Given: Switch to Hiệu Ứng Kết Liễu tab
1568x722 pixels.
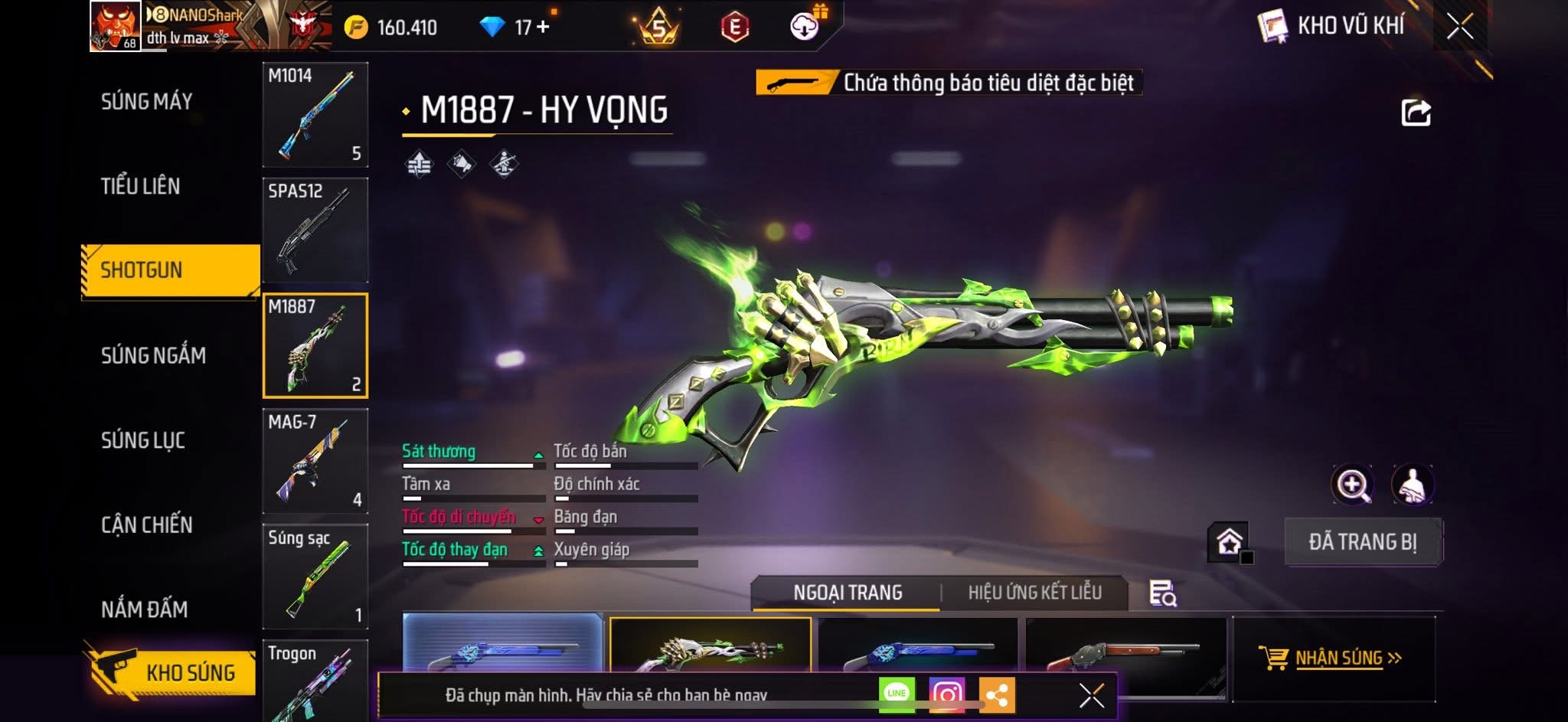Looking at the screenshot, I should (x=1034, y=593).
